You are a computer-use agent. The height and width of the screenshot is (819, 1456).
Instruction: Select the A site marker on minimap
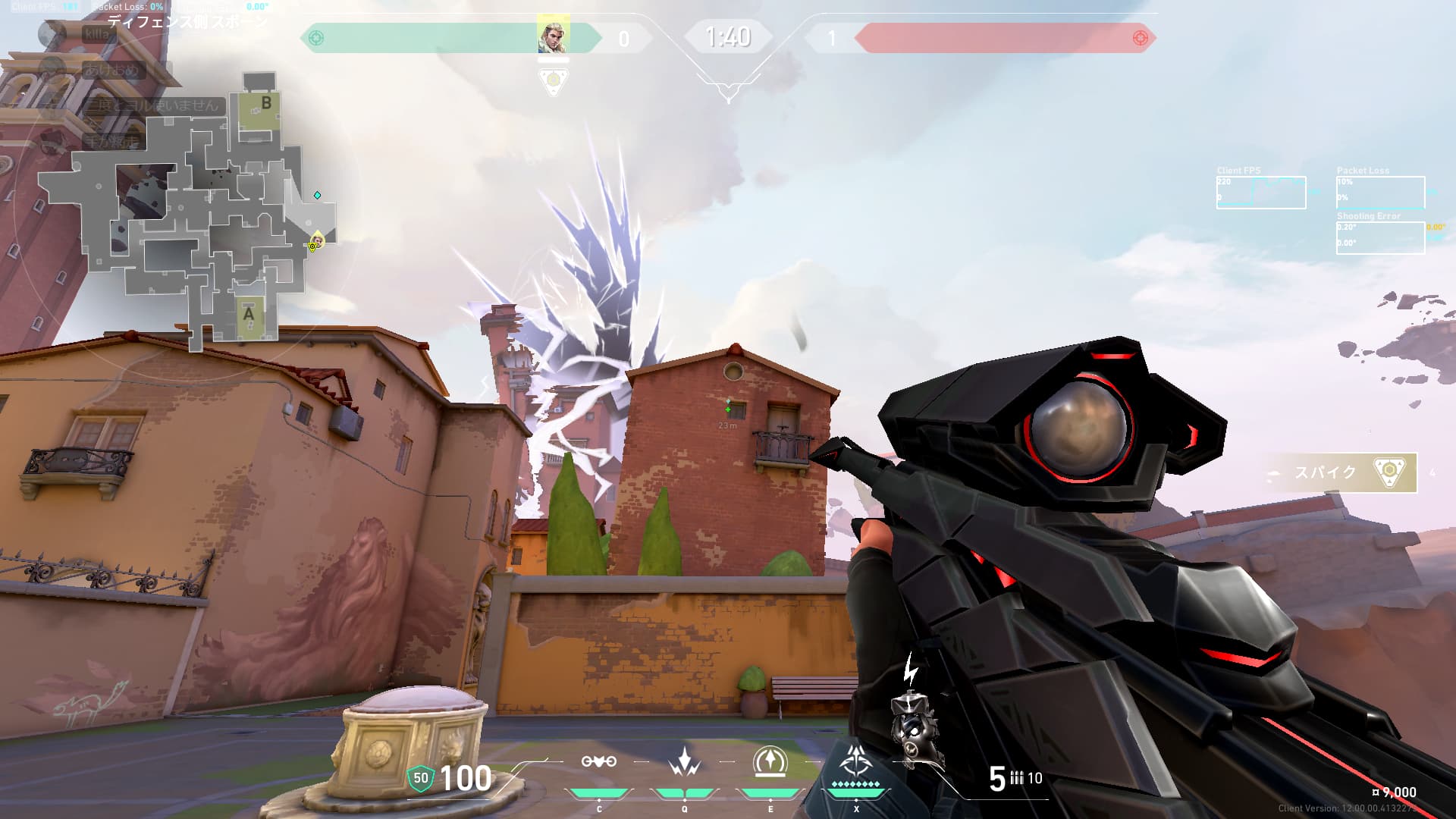coord(249,313)
